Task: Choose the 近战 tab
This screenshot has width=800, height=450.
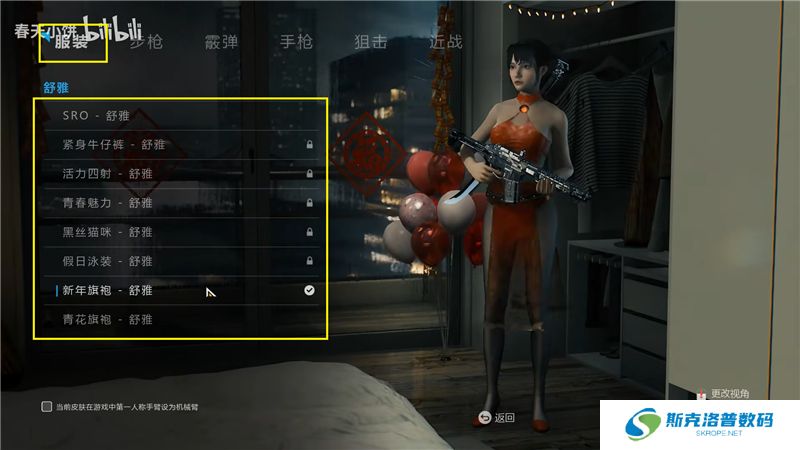Action: [x=445, y=42]
